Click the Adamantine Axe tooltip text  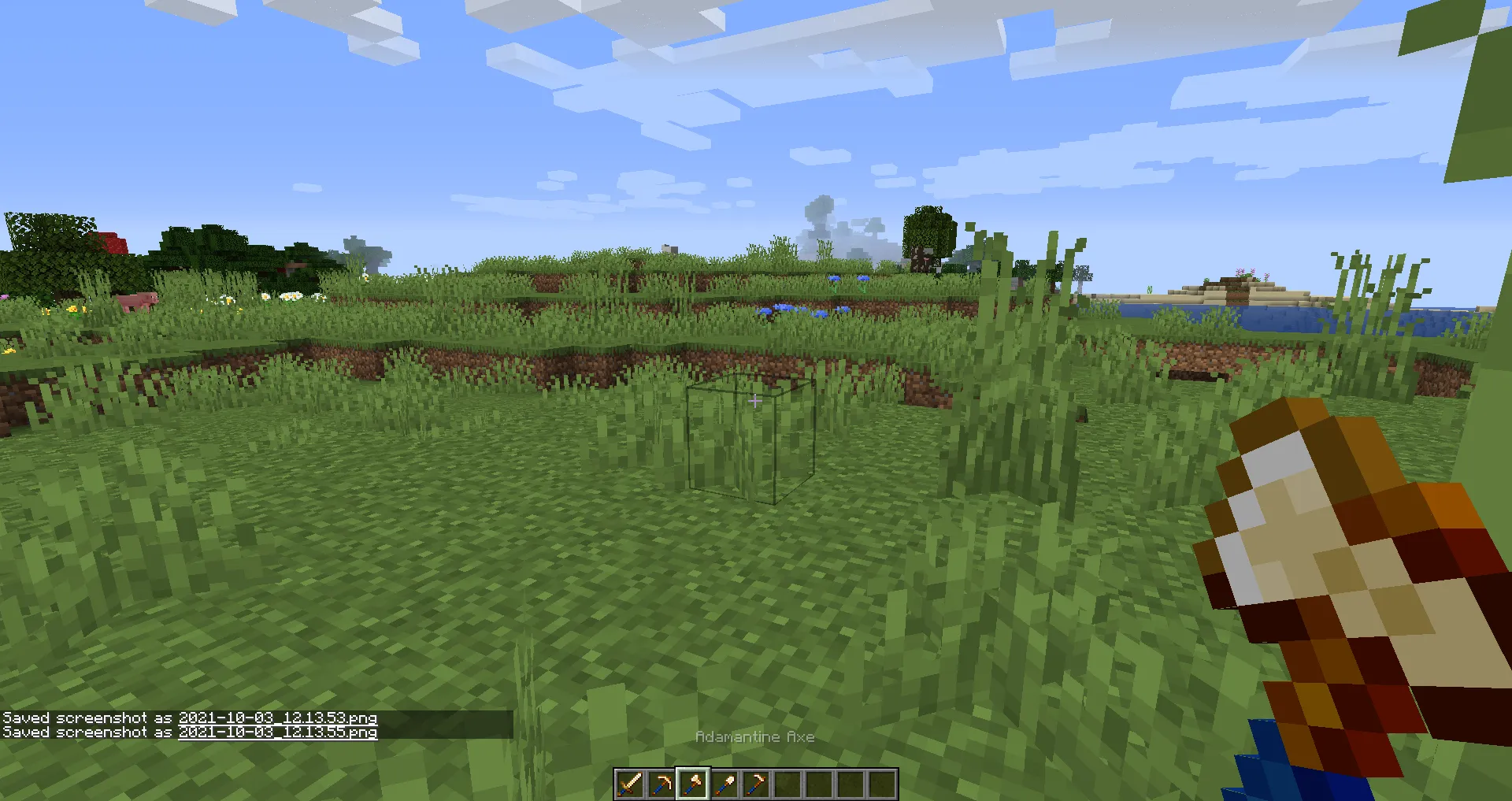click(x=755, y=737)
